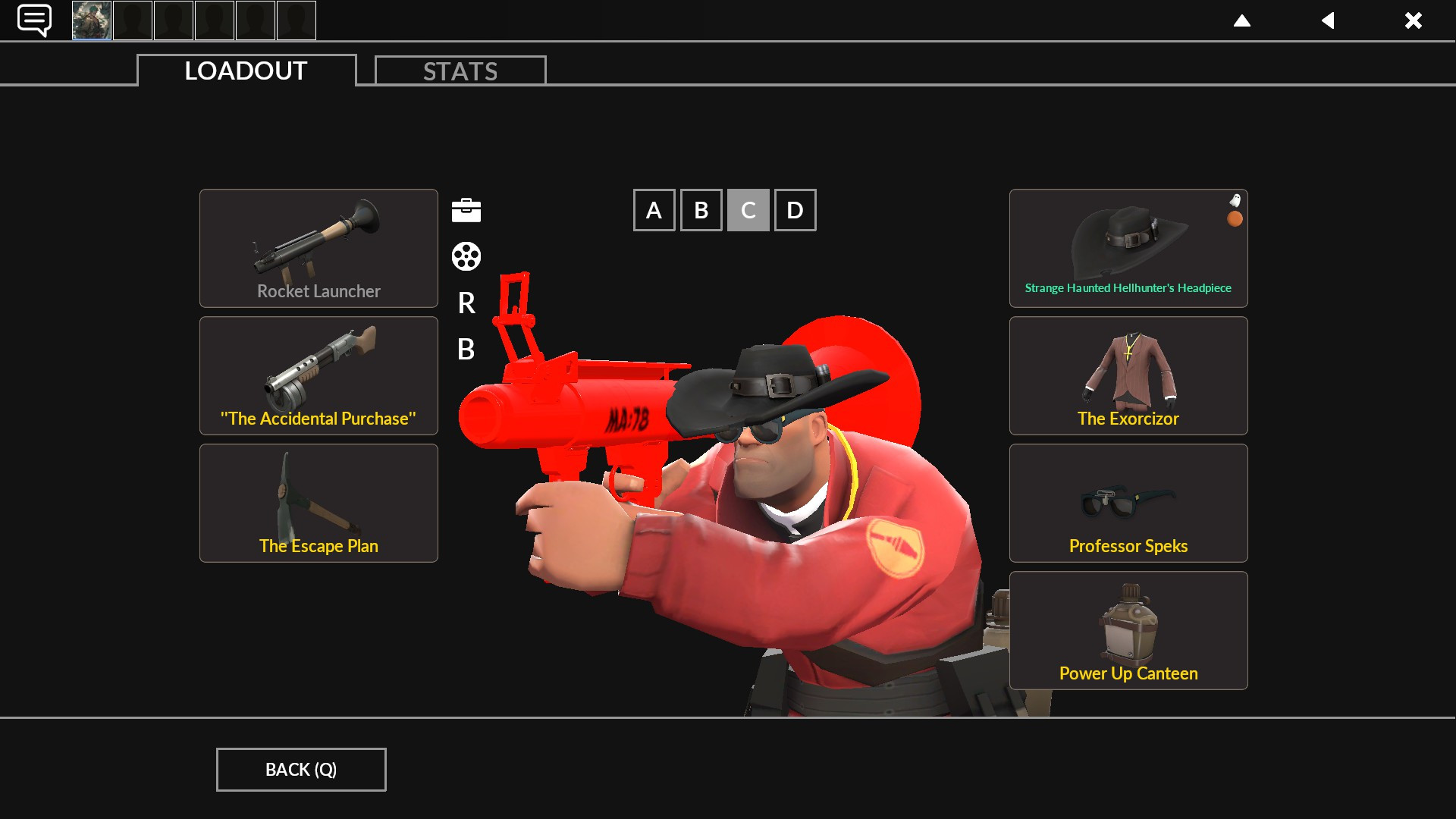Select loadout preset B
1456x819 pixels.
click(x=701, y=209)
